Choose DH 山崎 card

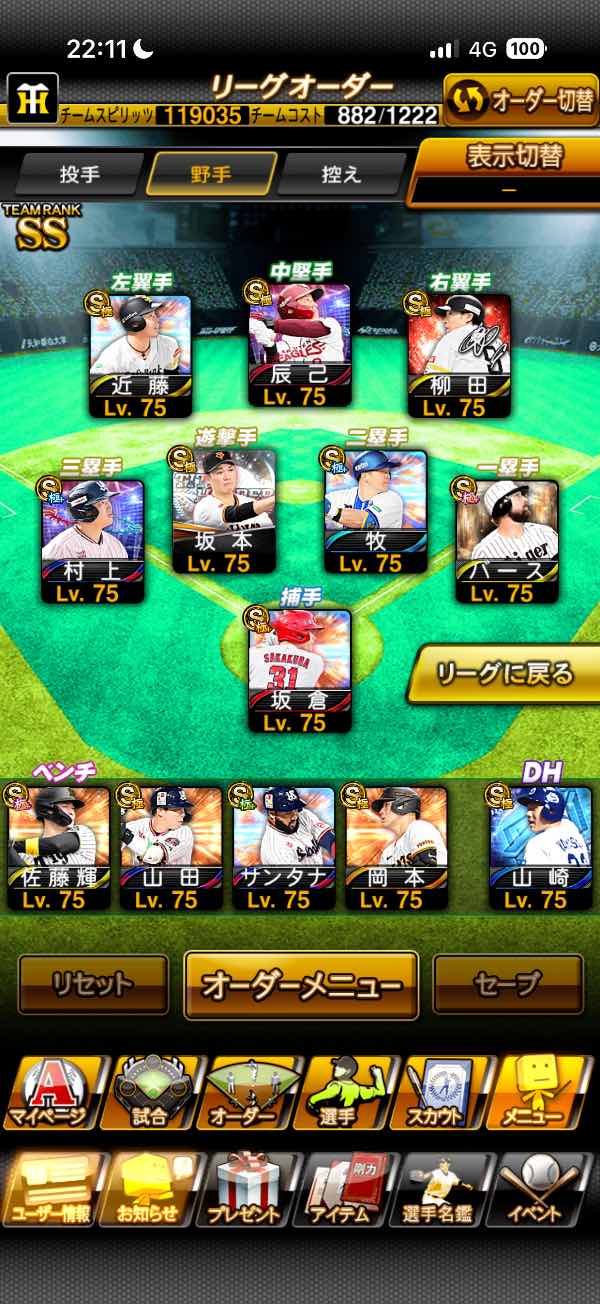[x=540, y=847]
